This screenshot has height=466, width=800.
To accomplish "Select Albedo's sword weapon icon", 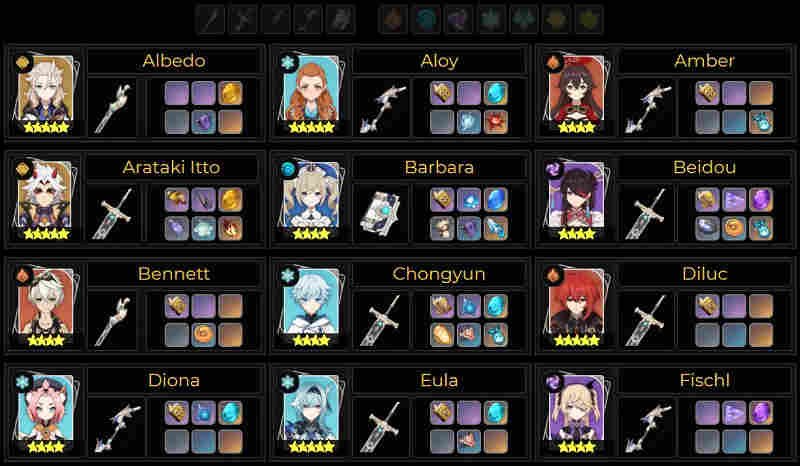I will tap(111, 106).
